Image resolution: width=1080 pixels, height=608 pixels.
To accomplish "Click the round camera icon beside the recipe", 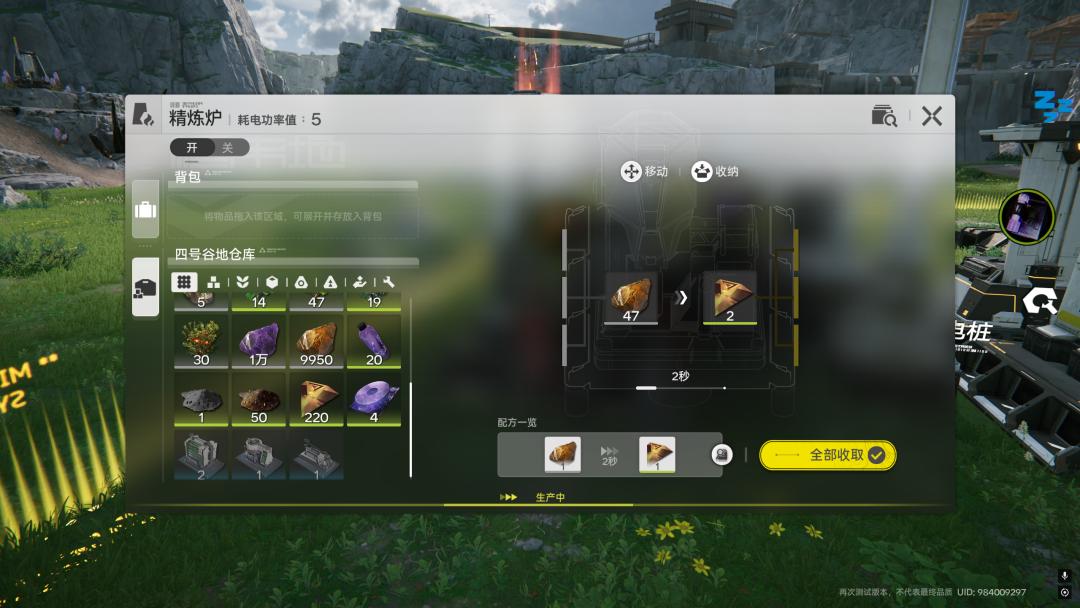I will 721,455.
